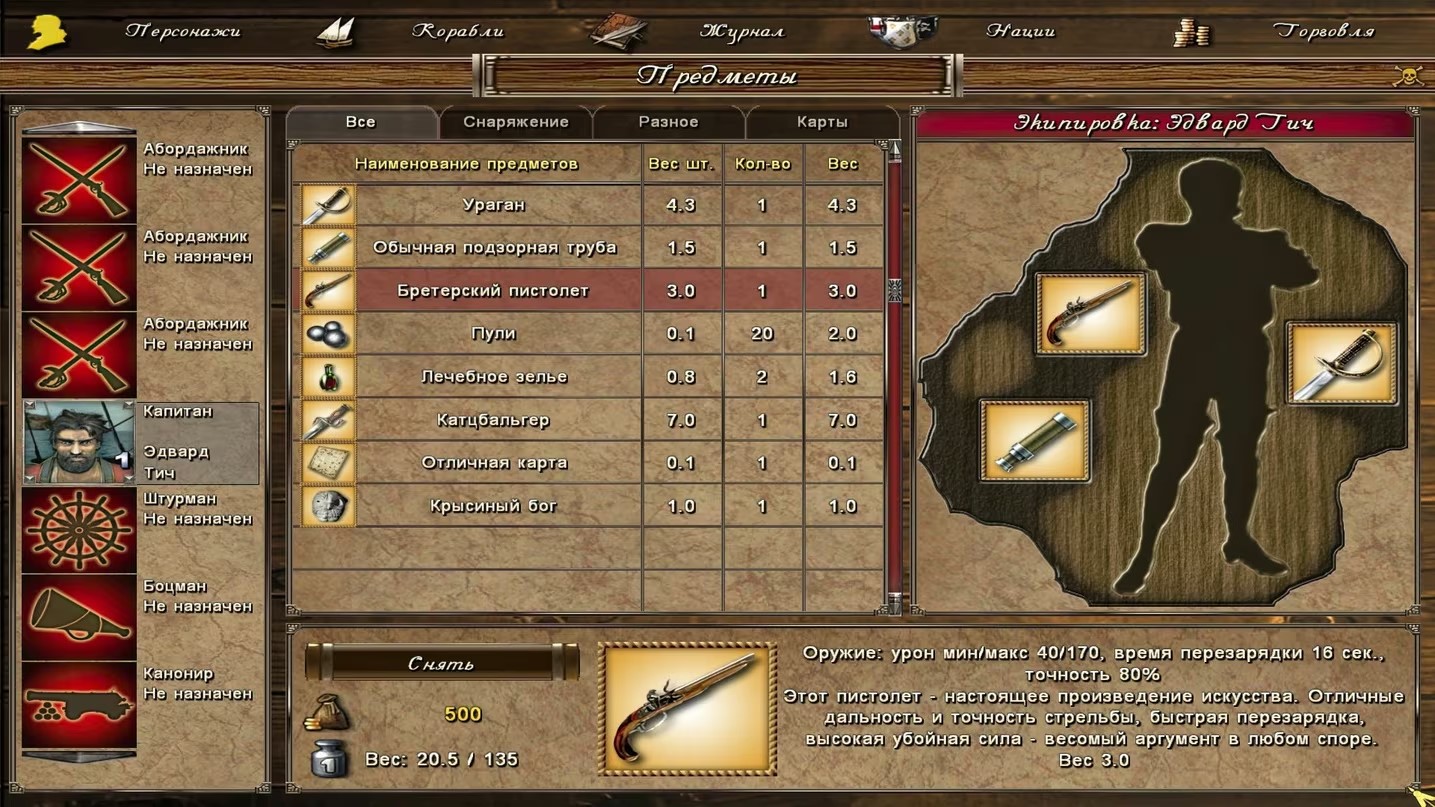Select the Отличная карта row

pyautogui.click(x=494, y=463)
